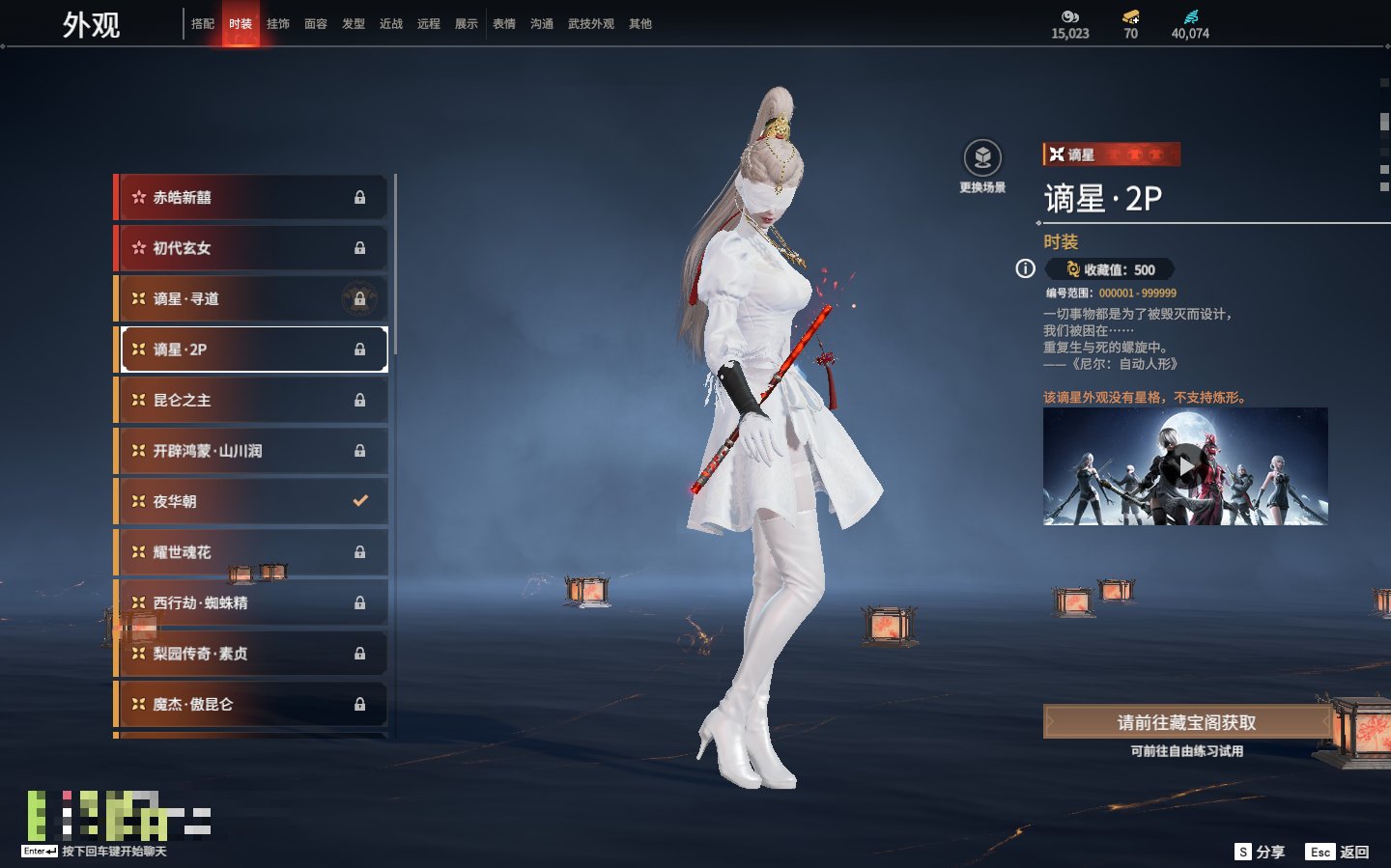Image resolution: width=1391 pixels, height=868 pixels.
Task: Open the 挂饰 accessories tab
Action: tap(278, 24)
